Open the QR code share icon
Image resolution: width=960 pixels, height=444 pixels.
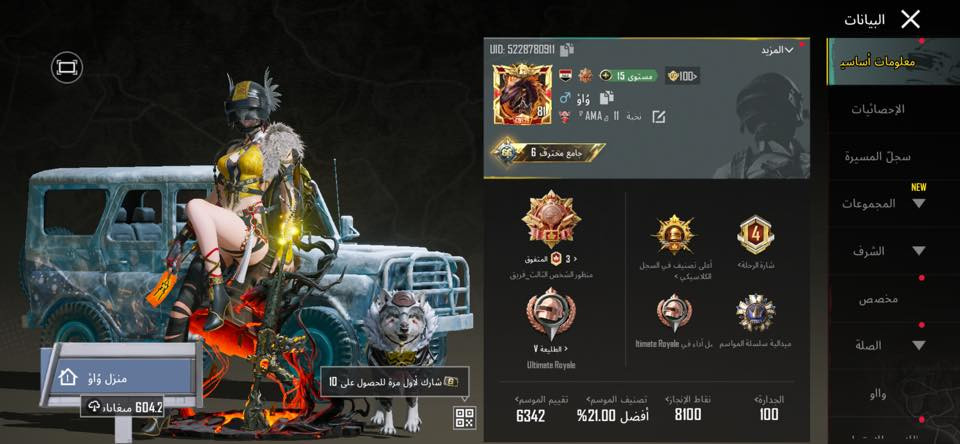pyautogui.click(x=465, y=418)
